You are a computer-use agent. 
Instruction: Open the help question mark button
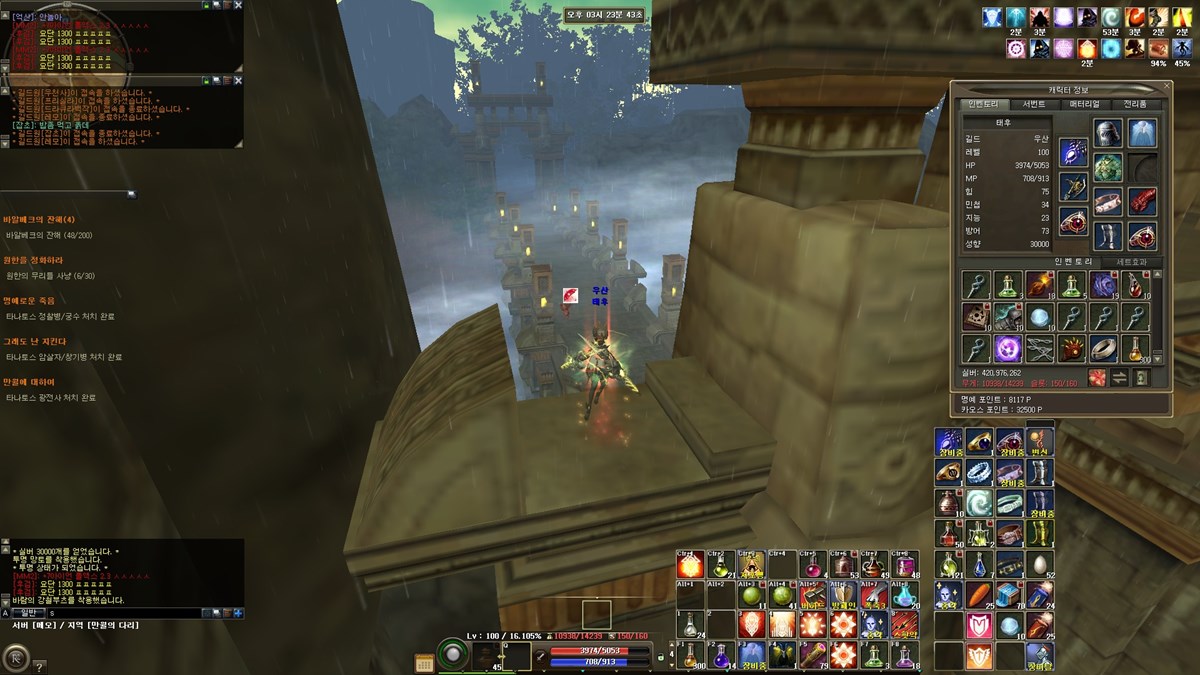(x=40, y=666)
